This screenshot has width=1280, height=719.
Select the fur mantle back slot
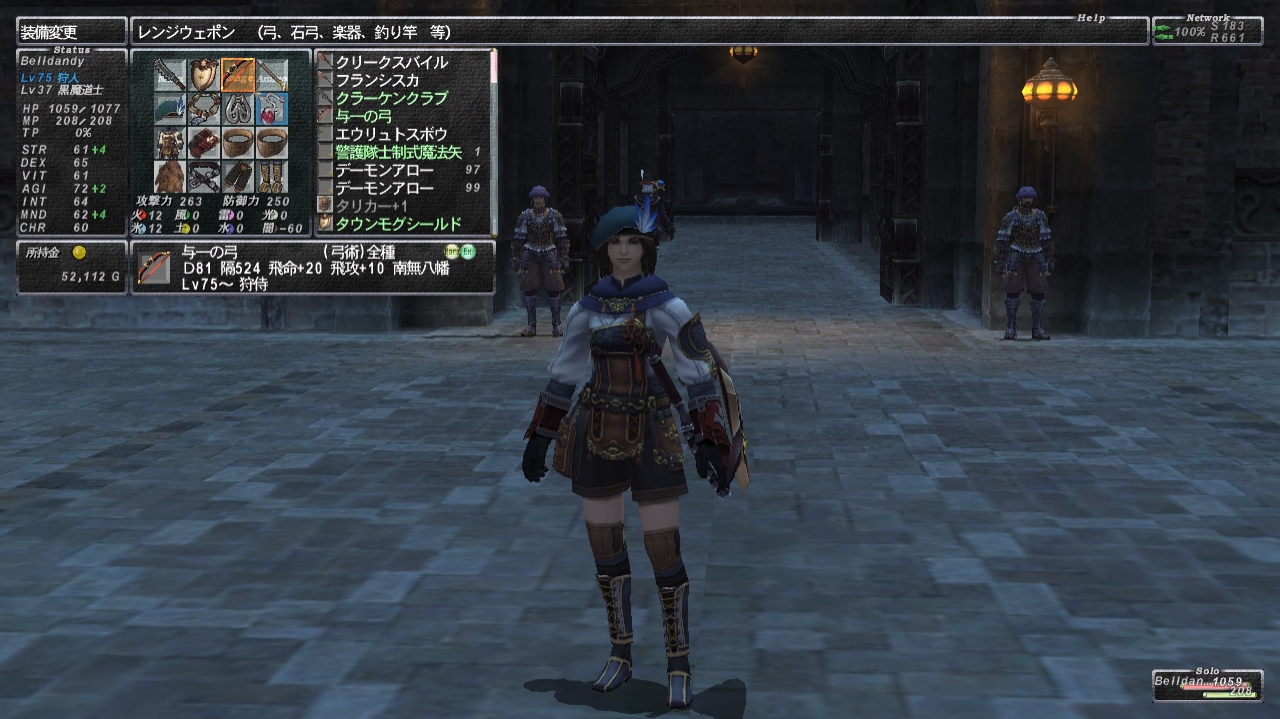coord(170,177)
